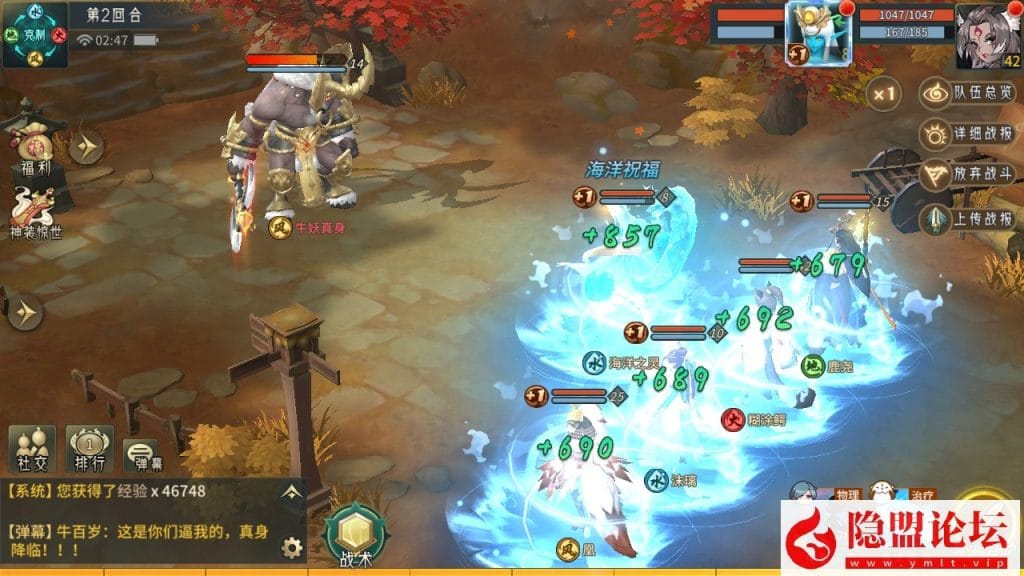The height and width of the screenshot is (576, 1024).
Task: Toggle the 弹幕 bullet comments
Action: click(142, 455)
